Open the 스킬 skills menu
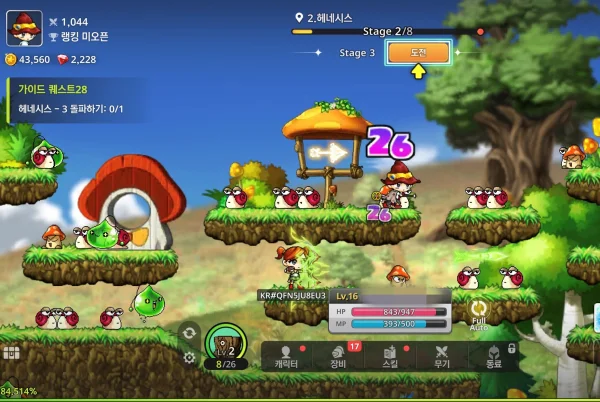The height and width of the screenshot is (402, 600). coord(391,357)
